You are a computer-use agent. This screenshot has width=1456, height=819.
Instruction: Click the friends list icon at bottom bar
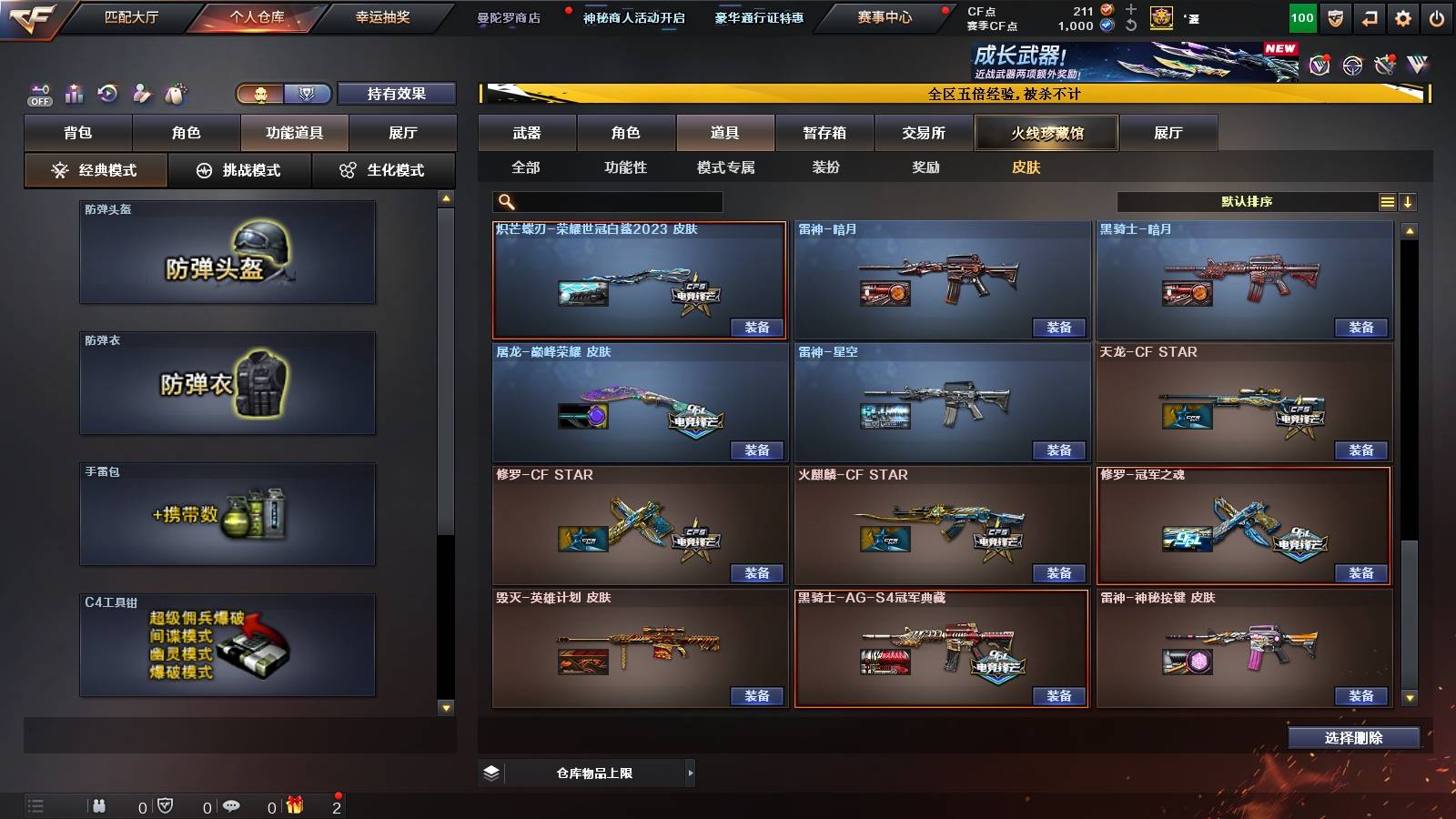point(99,806)
